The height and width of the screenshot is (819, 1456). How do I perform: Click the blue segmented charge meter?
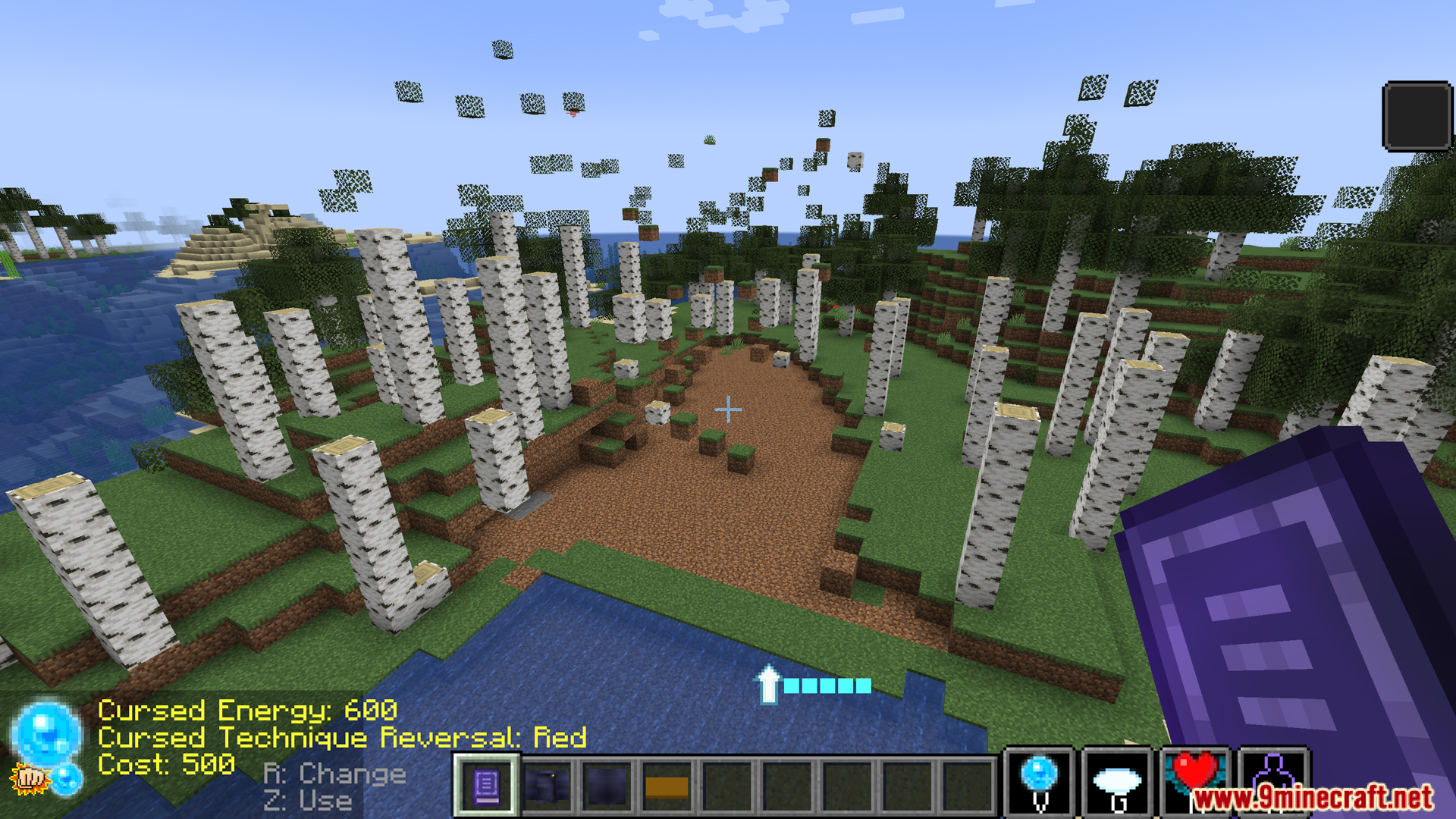click(827, 685)
